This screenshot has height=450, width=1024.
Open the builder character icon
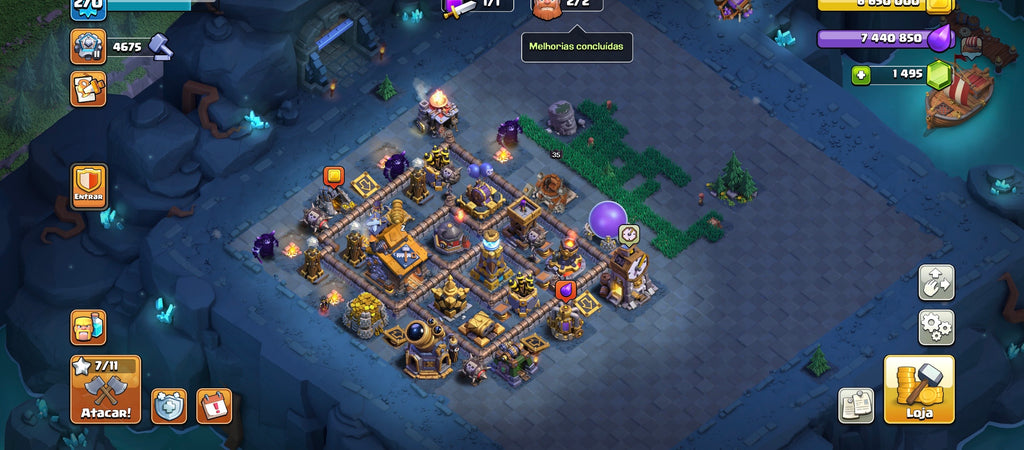point(88,327)
